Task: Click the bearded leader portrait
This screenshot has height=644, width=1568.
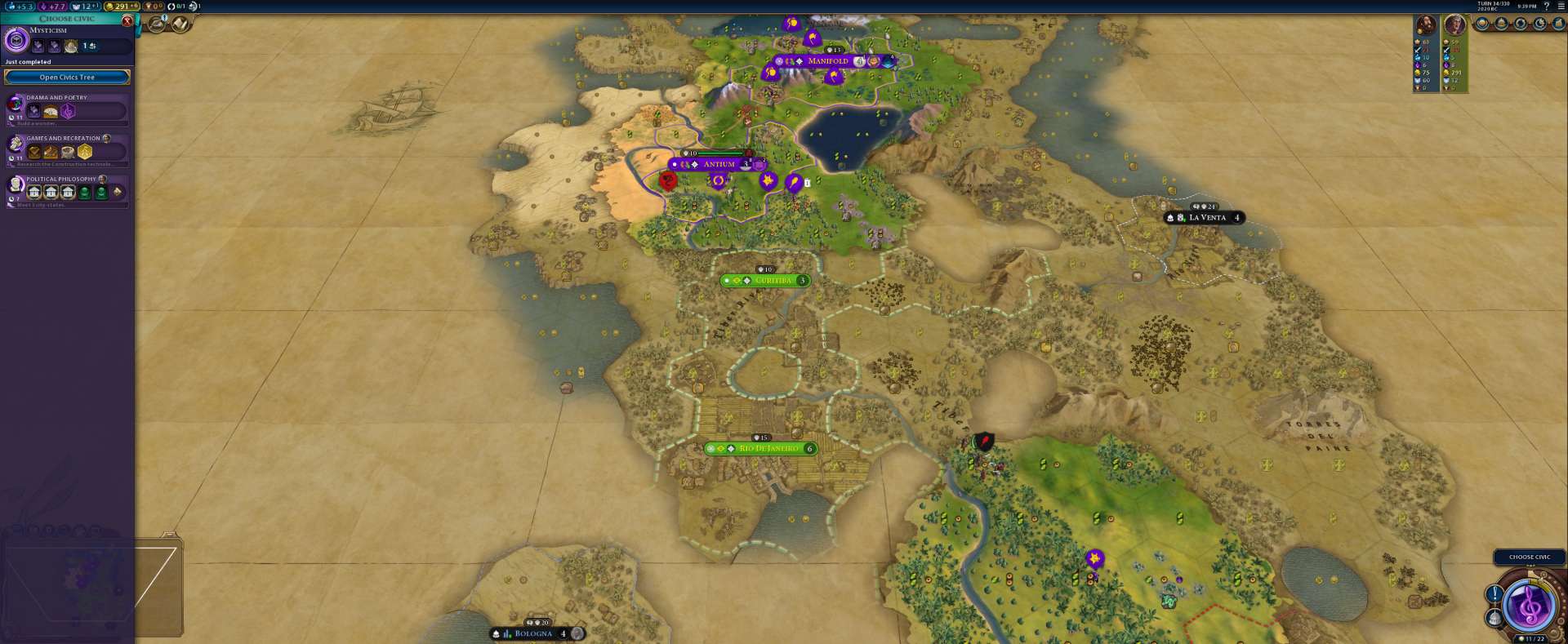Action: (1426, 25)
